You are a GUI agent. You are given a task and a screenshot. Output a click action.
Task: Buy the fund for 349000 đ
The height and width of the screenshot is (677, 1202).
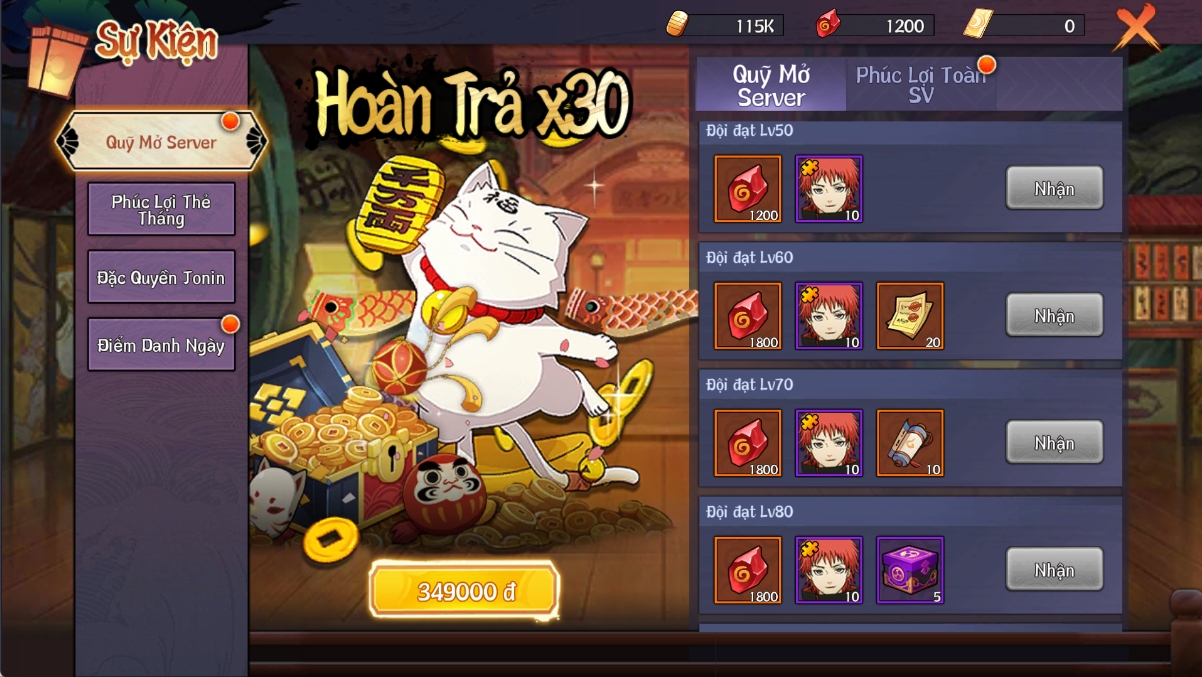click(x=464, y=592)
